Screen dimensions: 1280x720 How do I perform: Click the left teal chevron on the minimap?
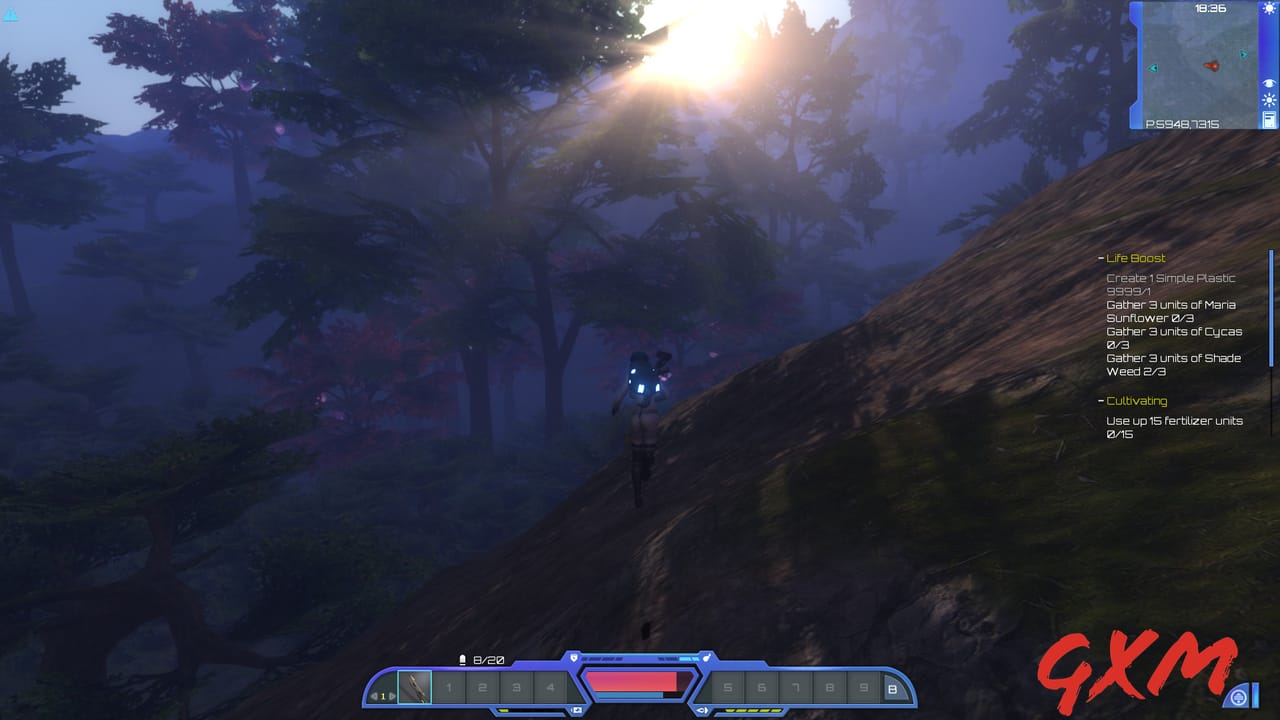click(x=1153, y=67)
